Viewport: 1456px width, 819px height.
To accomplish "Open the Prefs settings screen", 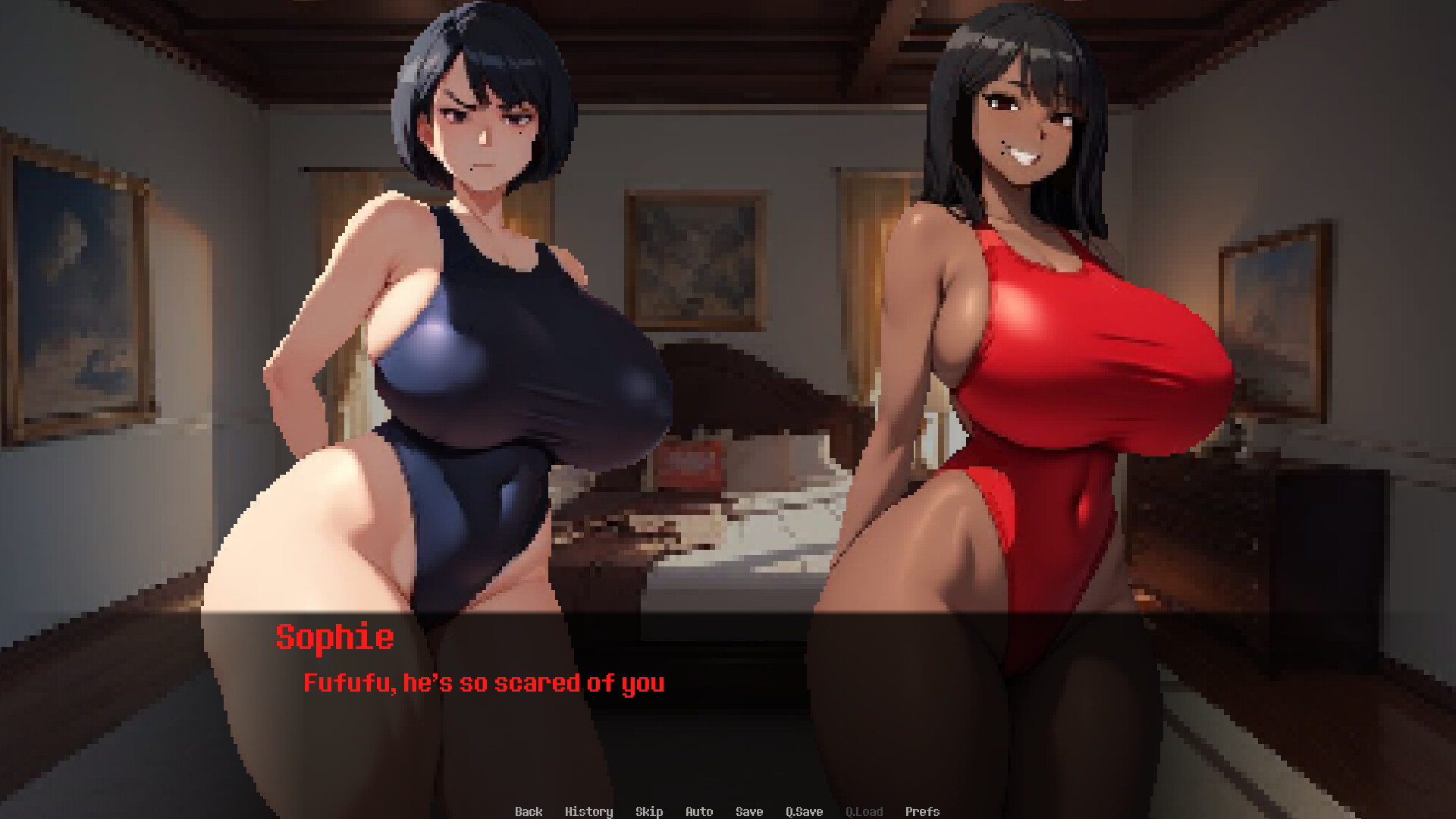I will [922, 811].
